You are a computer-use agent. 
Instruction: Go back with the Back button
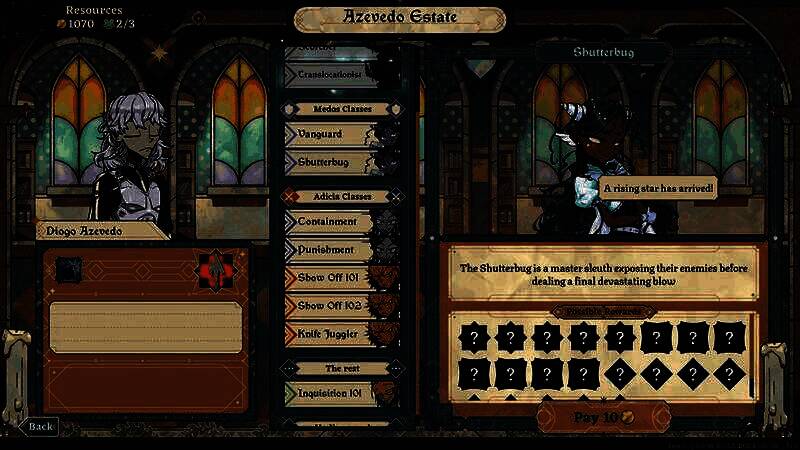click(x=38, y=426)
